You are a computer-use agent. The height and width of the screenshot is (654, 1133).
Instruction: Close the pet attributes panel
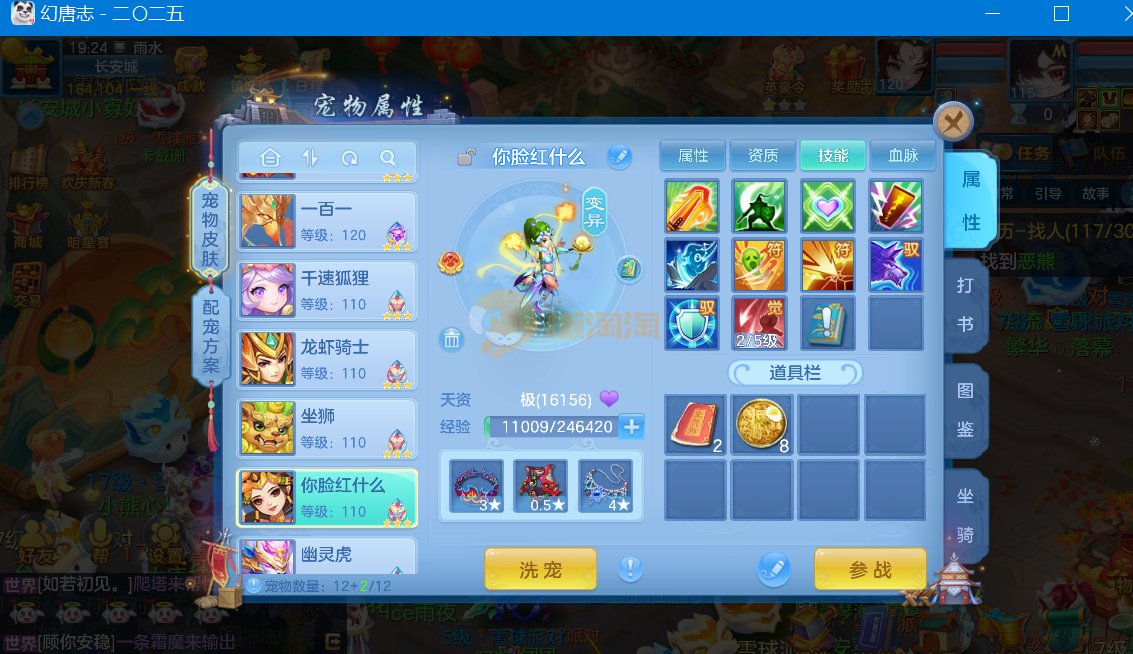coord(953,122)
